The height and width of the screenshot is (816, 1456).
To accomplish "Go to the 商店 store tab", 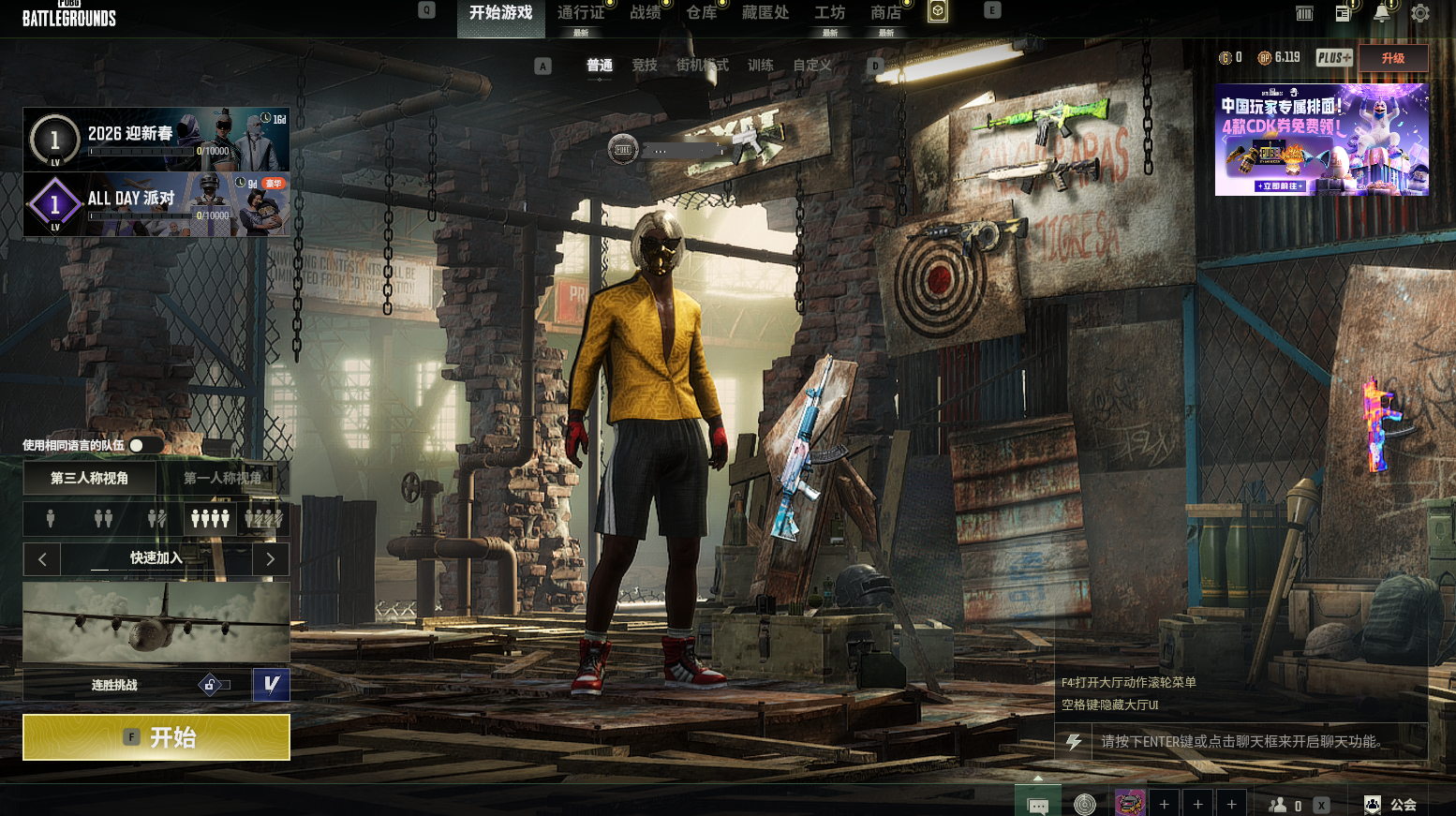I will coord(885,13).
